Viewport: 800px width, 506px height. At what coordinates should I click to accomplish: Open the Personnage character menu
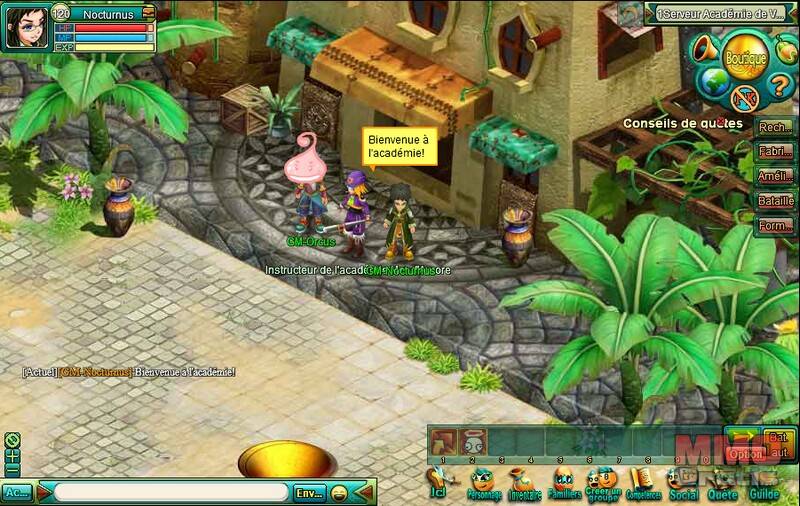[x=485, y=483]
